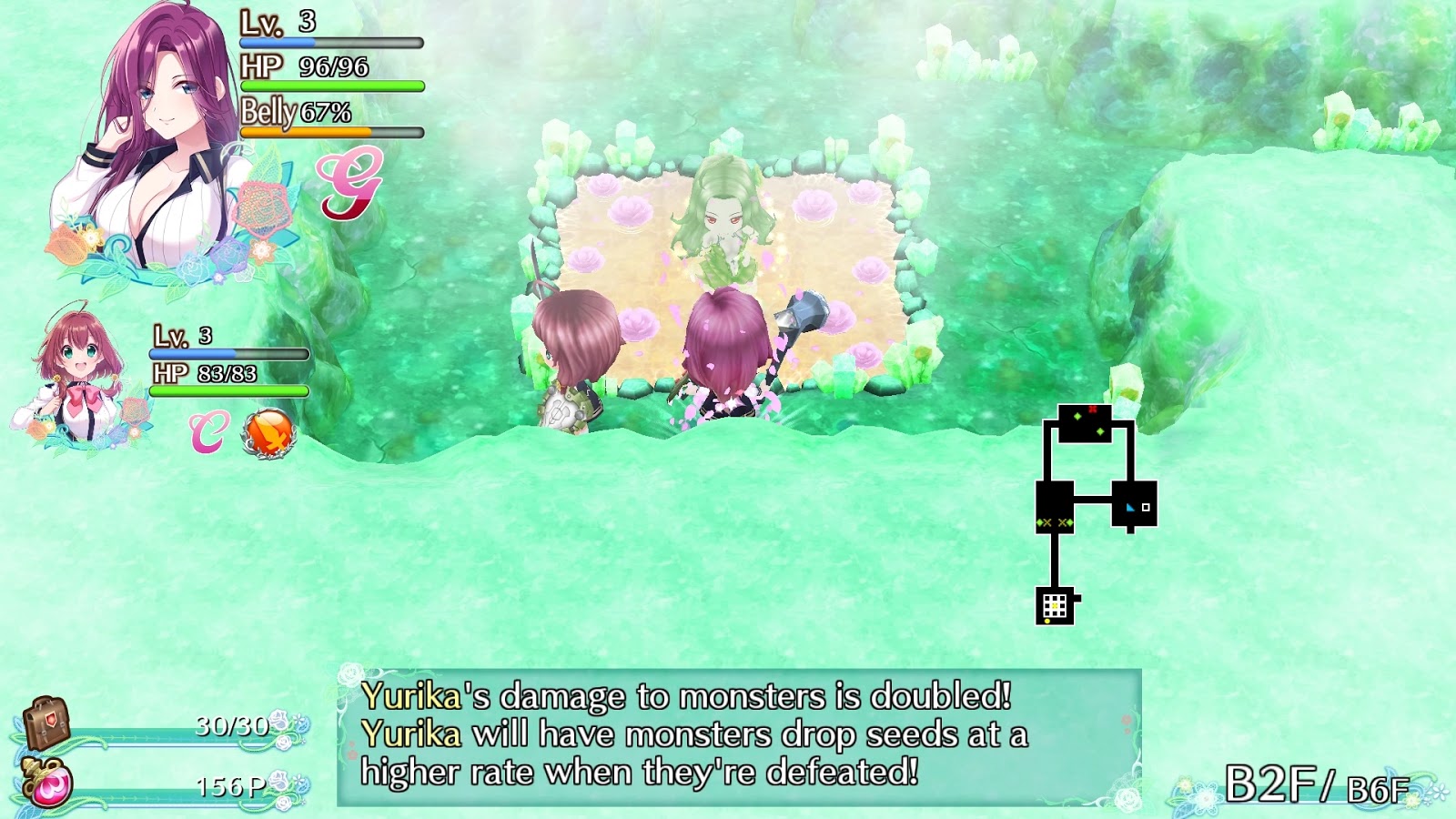
Task: Click the checkered grid room on the minimap
Action: (1056, 605)
